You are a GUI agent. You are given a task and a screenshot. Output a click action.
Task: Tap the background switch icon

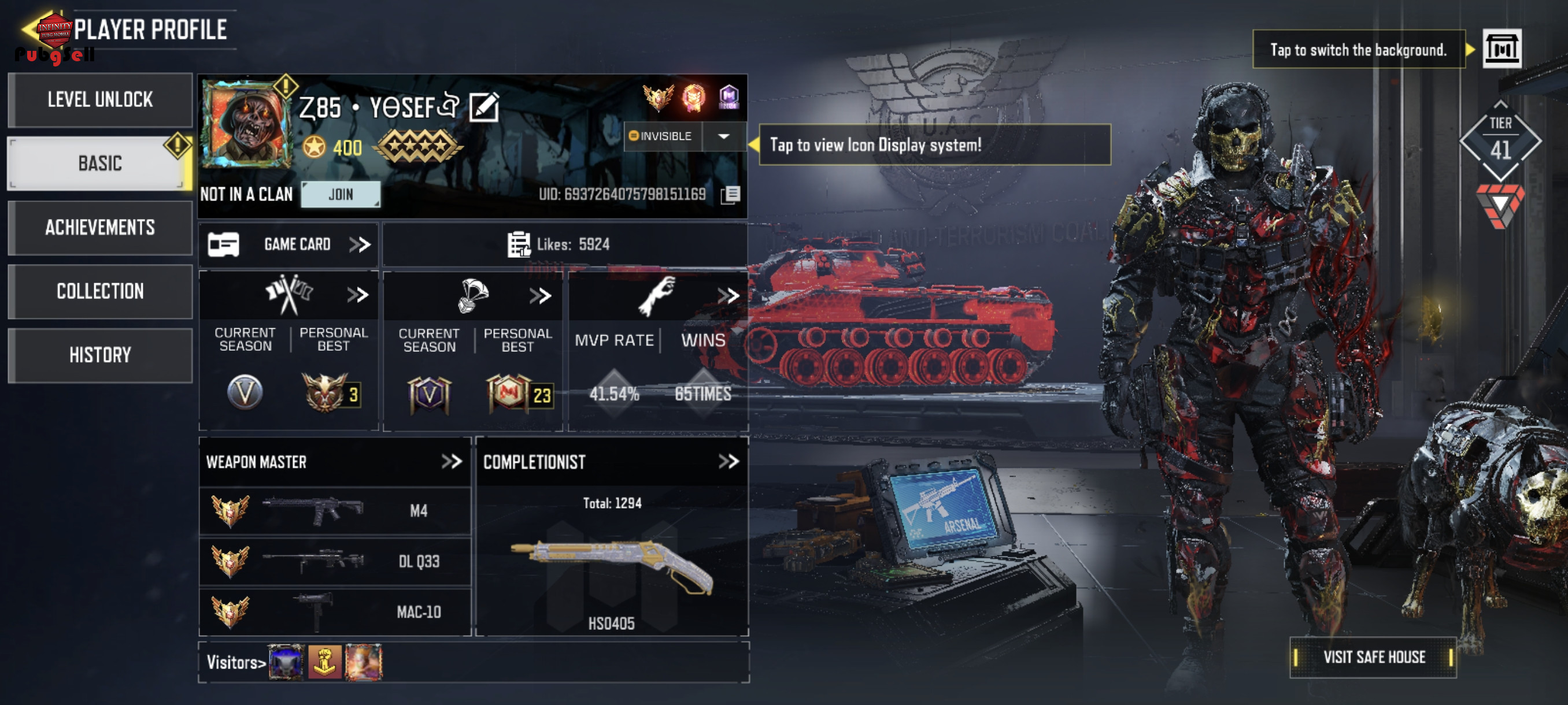tap(1501, 49)
